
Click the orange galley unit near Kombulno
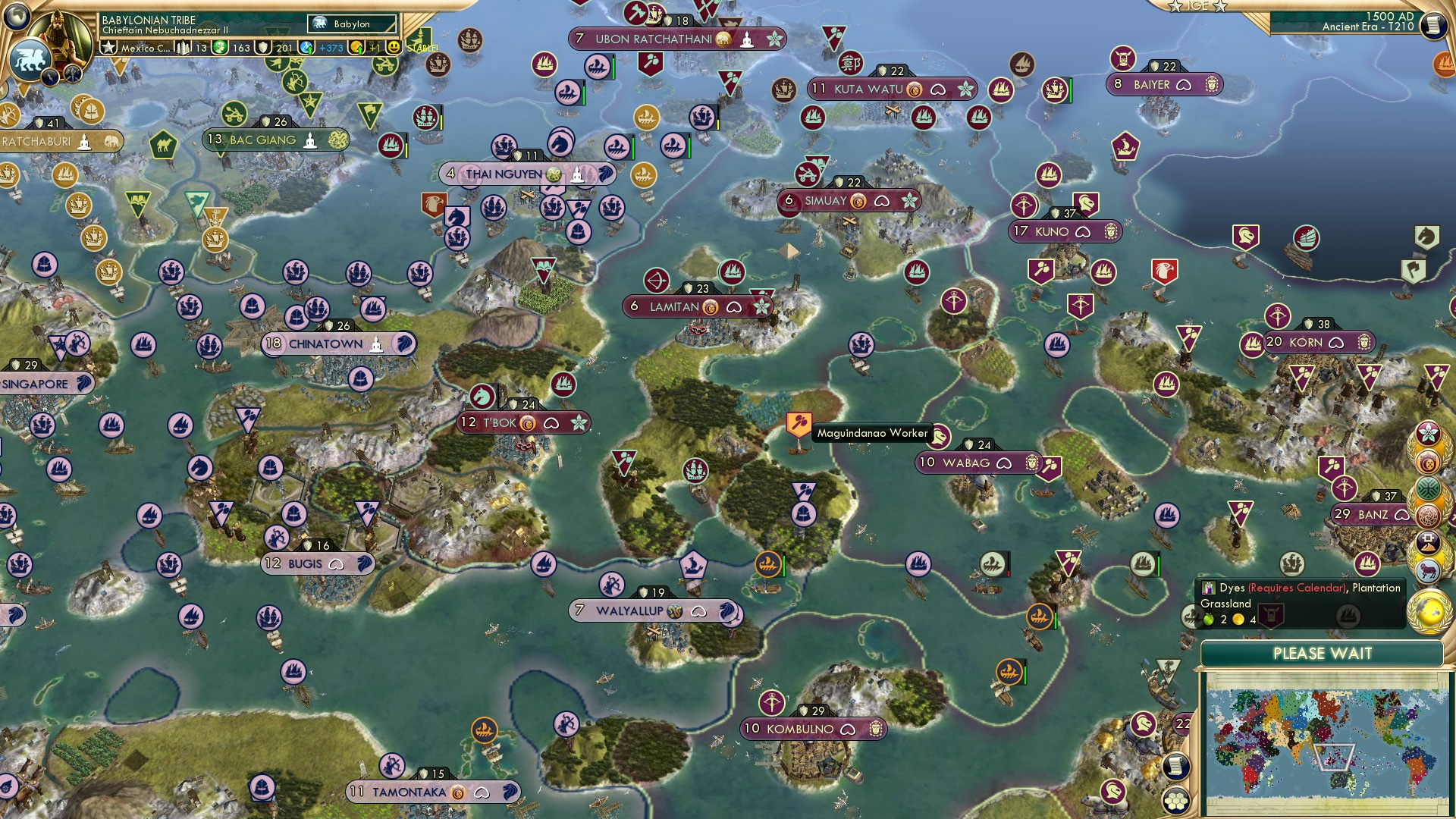point(1009,672)
